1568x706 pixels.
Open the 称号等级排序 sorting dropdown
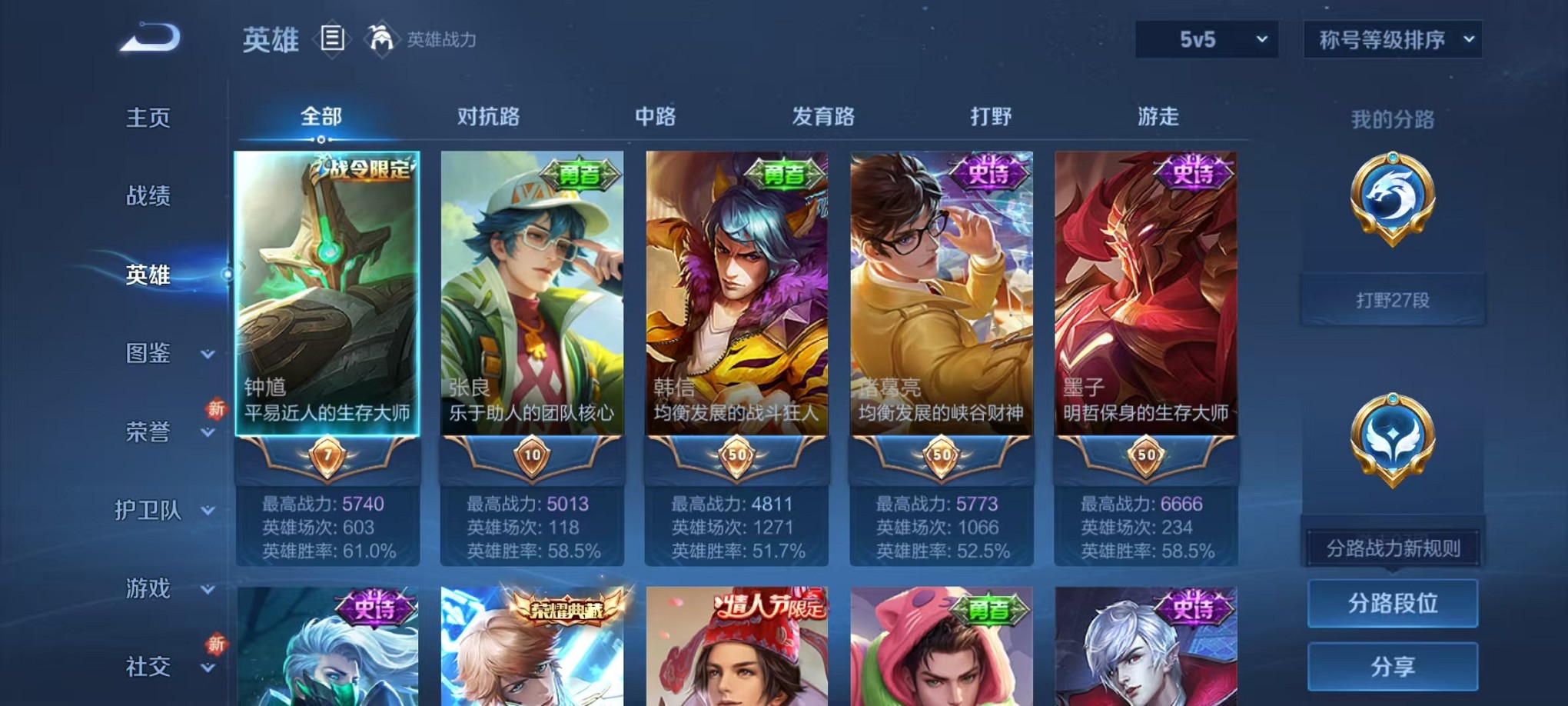[x=1391, y=38]
